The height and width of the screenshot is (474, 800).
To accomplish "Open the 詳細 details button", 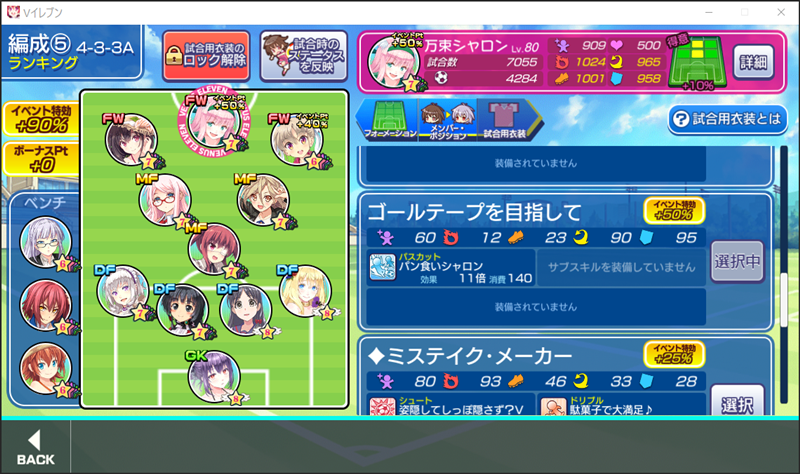I will [753, 61].
